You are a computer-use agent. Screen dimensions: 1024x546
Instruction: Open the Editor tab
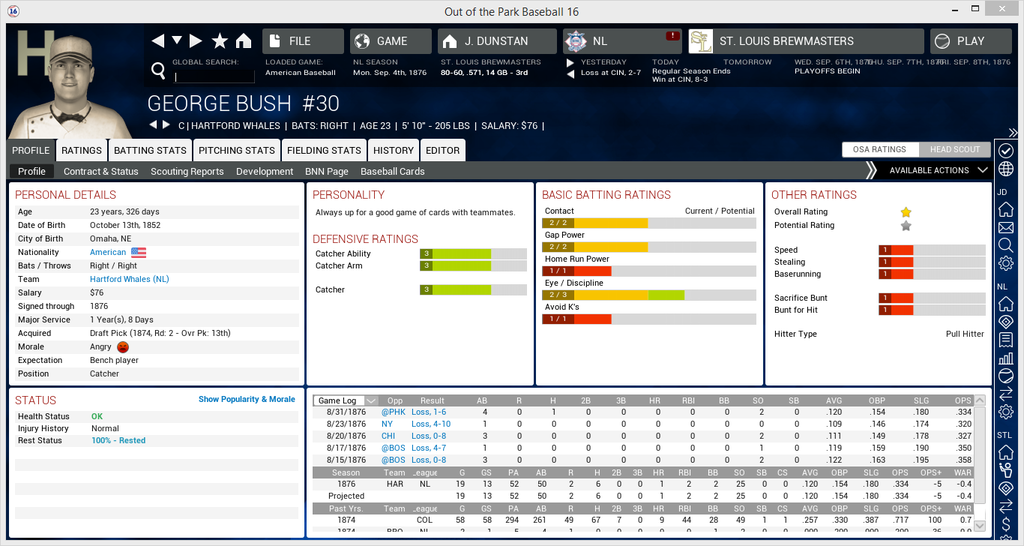tap(443, 150)
